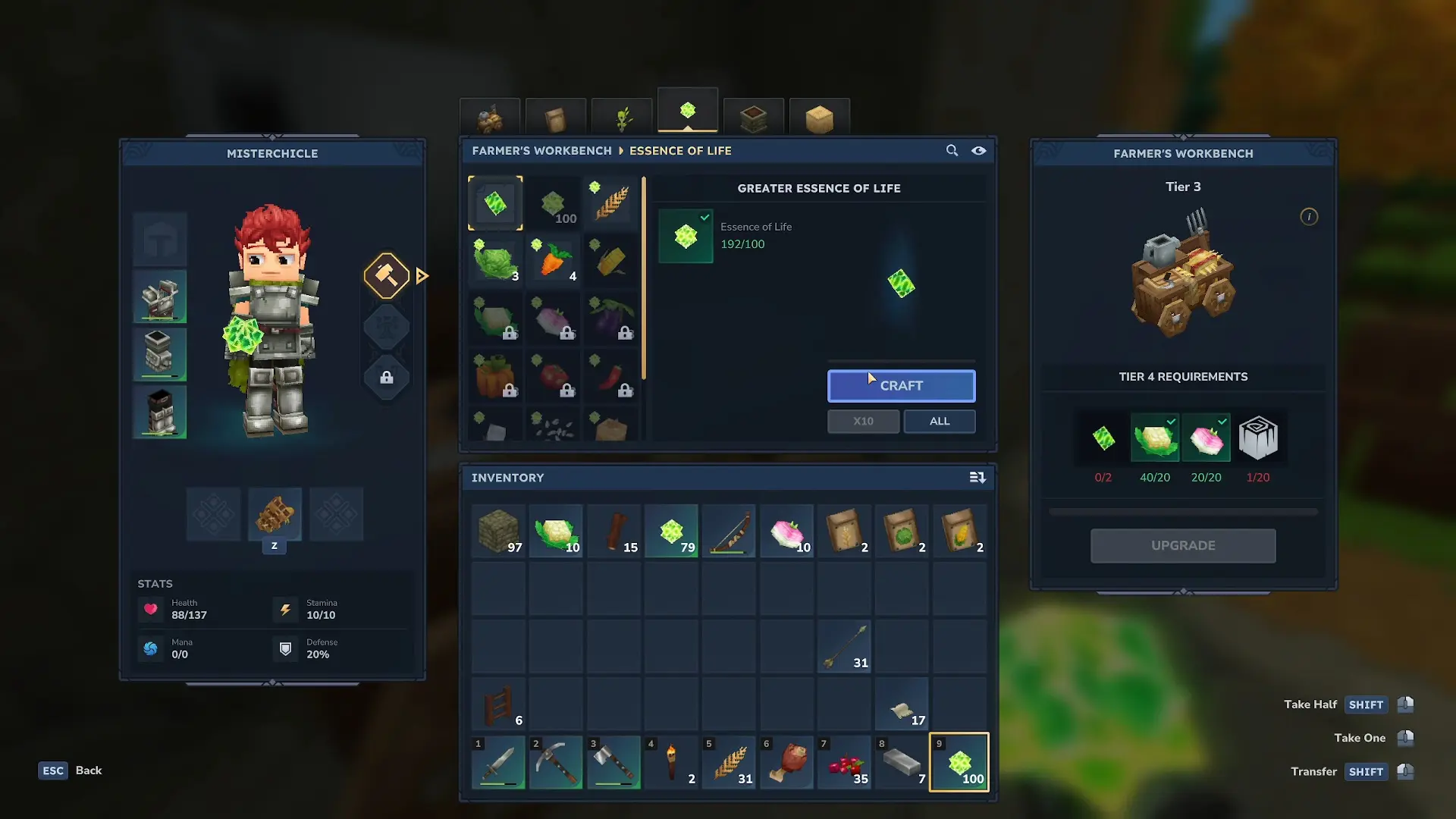Switch to the seedling plant tab
Image resolution: width=1456 pixels, height=819 pixels.
[622, 118]
